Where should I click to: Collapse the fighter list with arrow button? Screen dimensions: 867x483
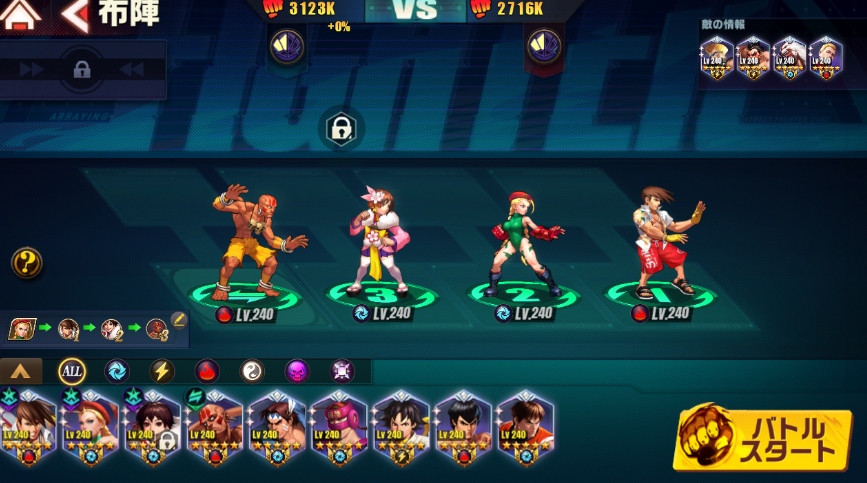[22, 372]
